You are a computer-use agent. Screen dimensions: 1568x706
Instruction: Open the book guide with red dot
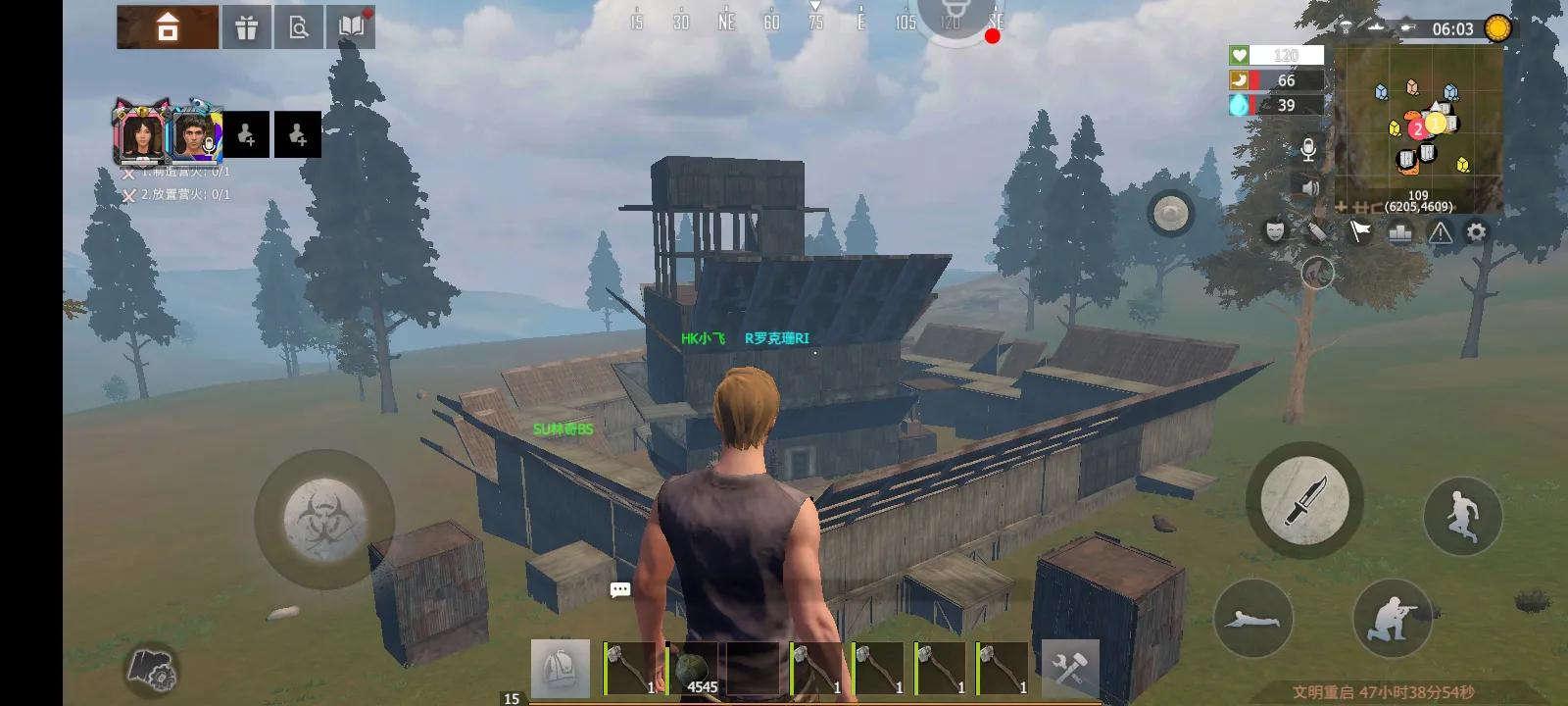pos(351,27)
